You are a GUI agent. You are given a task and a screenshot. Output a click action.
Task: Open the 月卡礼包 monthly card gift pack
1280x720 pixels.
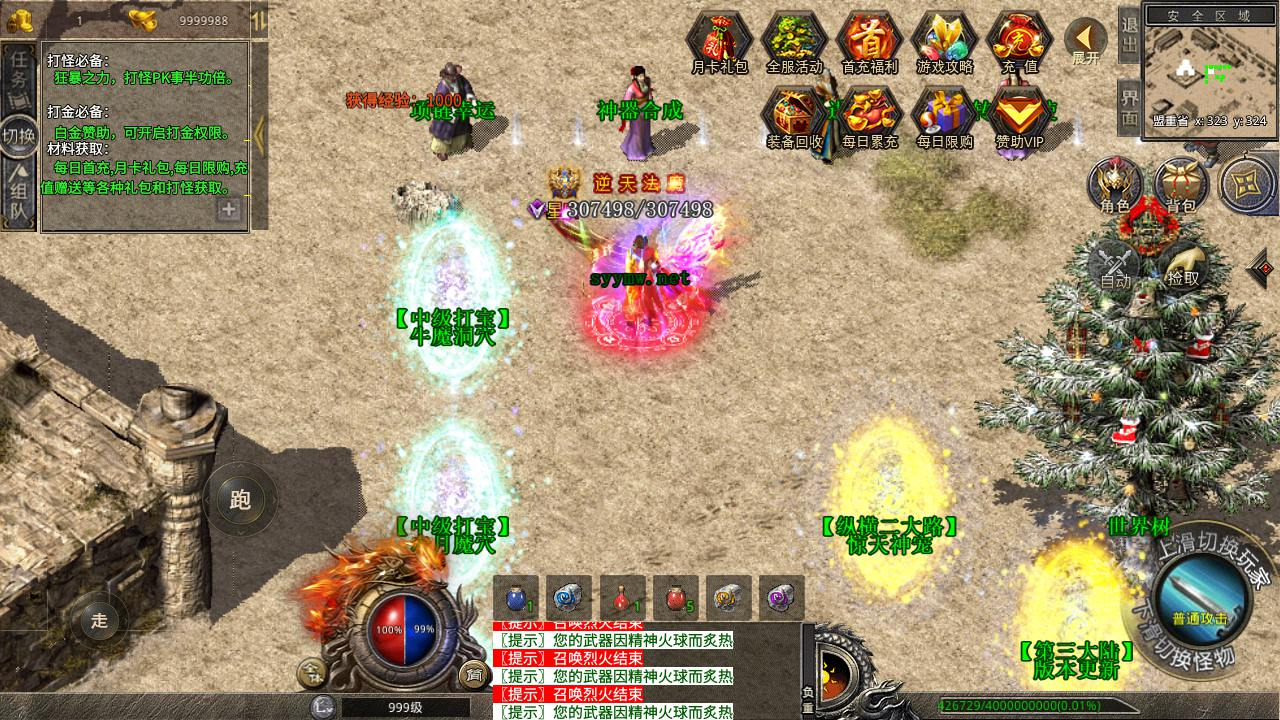click(719, 40)
